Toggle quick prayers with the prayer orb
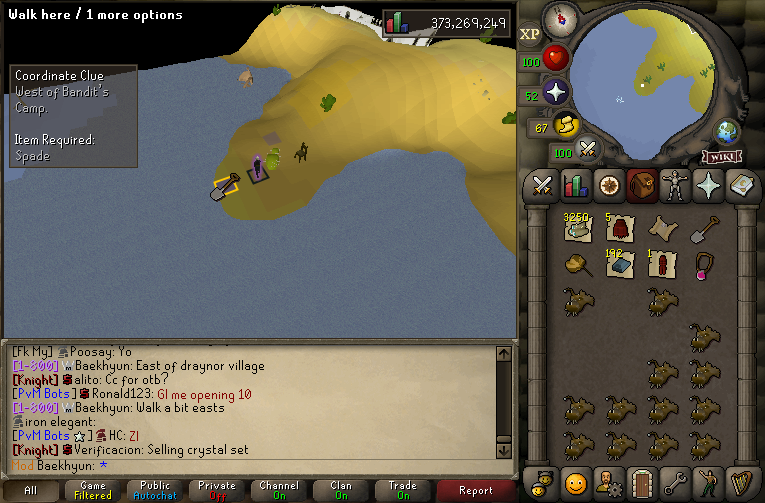The height and width of the screenshot is (503, 765). coord(555,93)
